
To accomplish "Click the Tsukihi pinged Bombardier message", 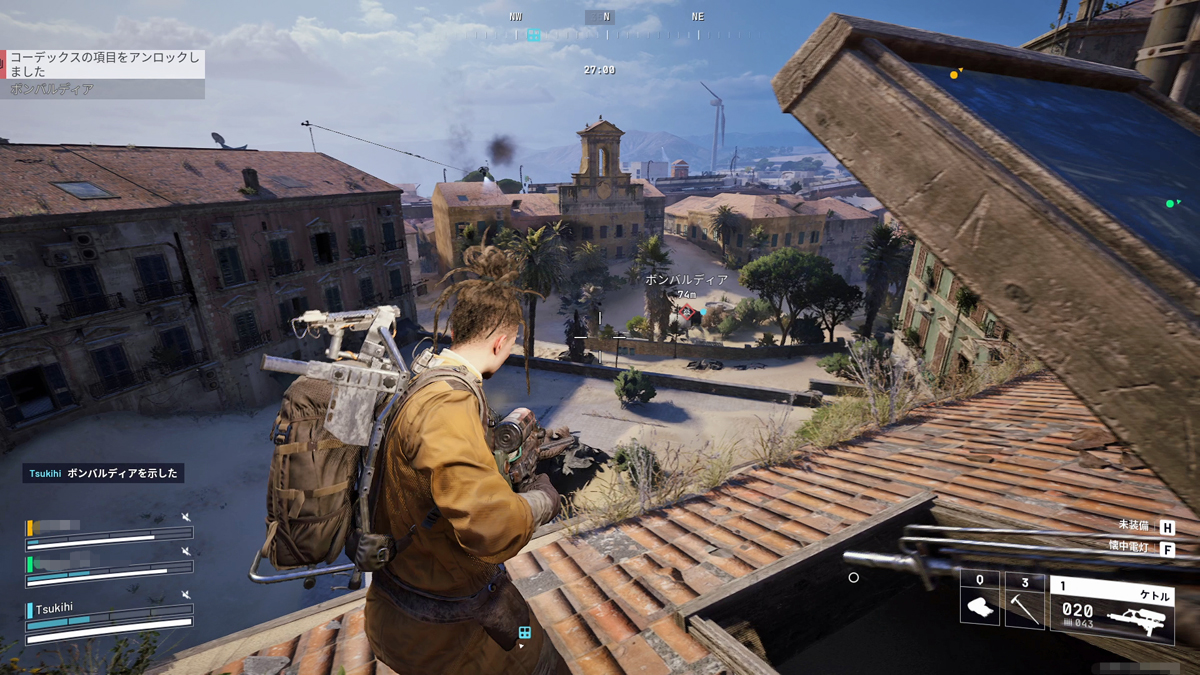I will [103, 474].
